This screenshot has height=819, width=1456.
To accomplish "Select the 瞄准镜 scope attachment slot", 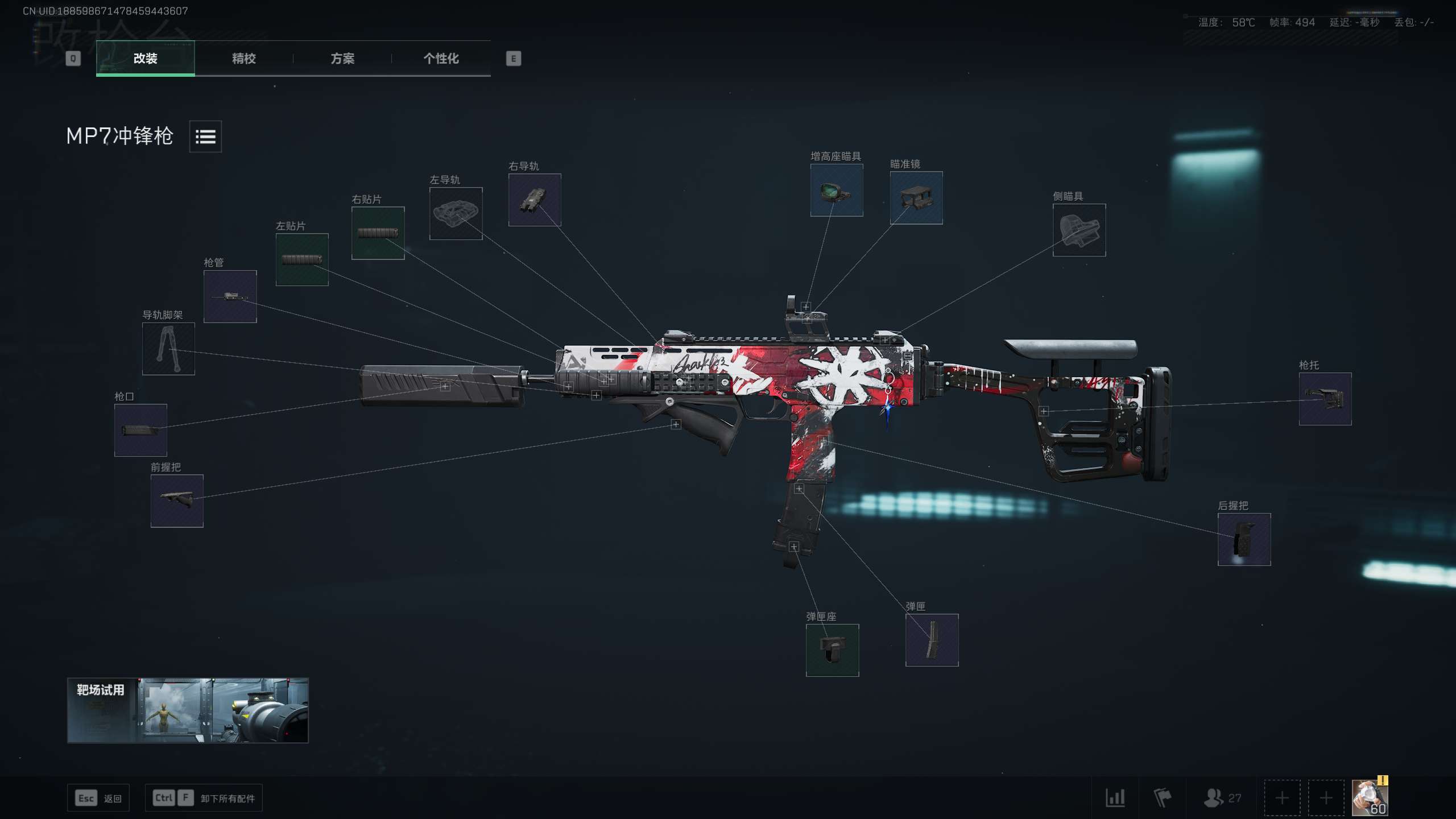I will pyautogui.click(x=916, y=196).
